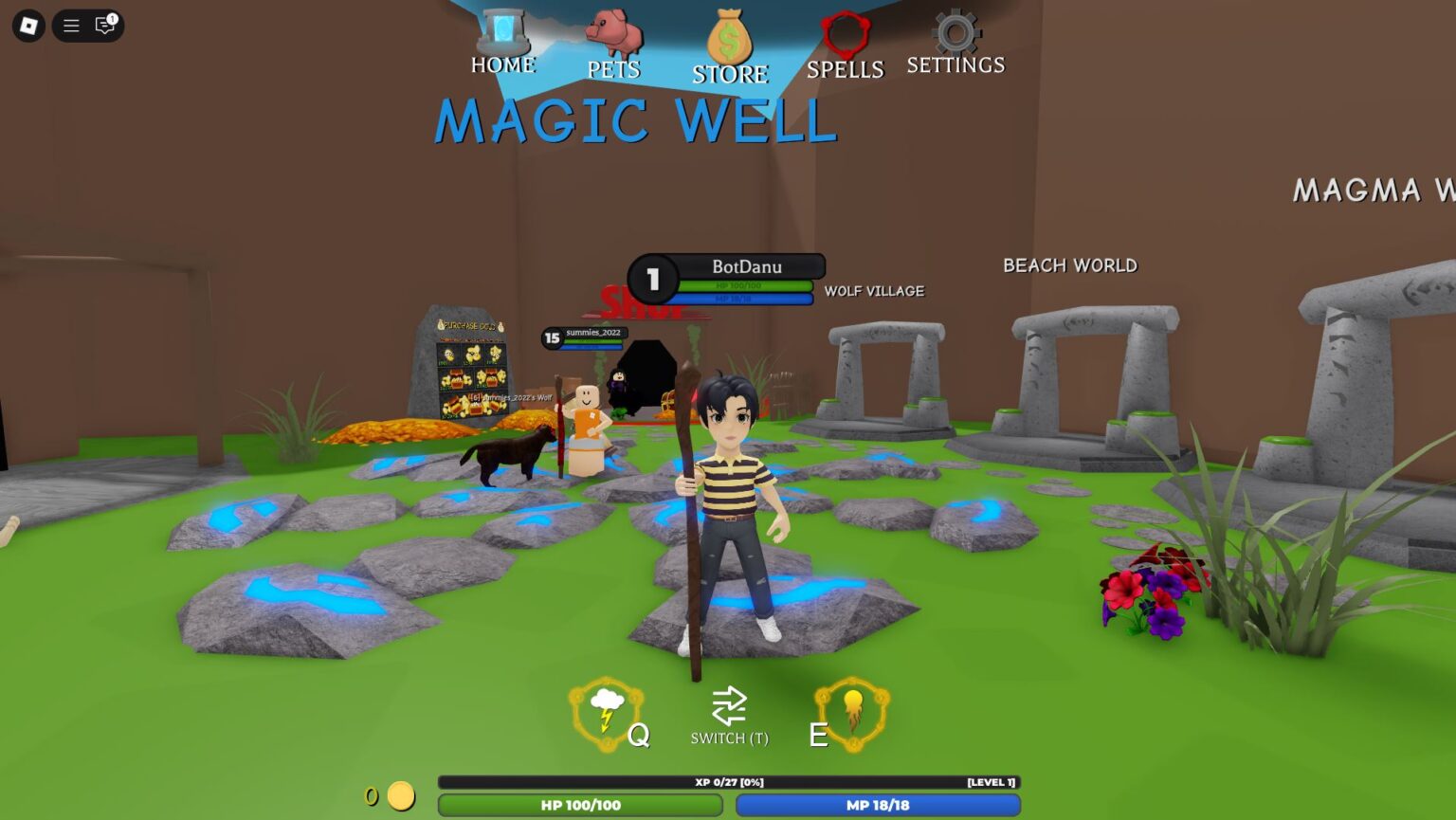Toggle the chat window open
Viewport: 1456px width, 820px height.
(x=105, y=26)
